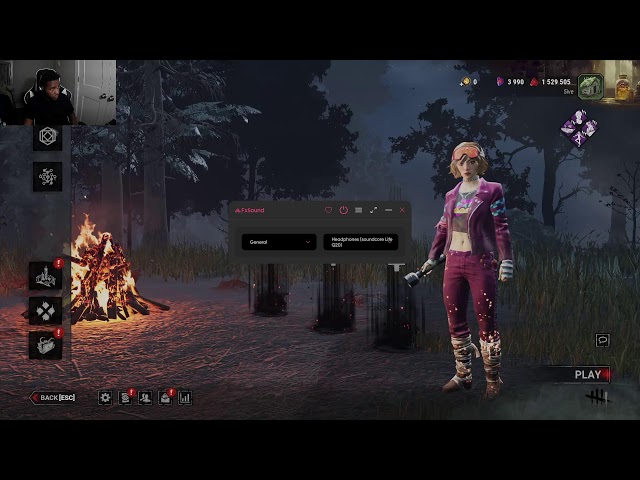Open the inbox envelope icon
The width and height of the screenshot is (640, 480).
pyautogui.click(x=165, y=398)
